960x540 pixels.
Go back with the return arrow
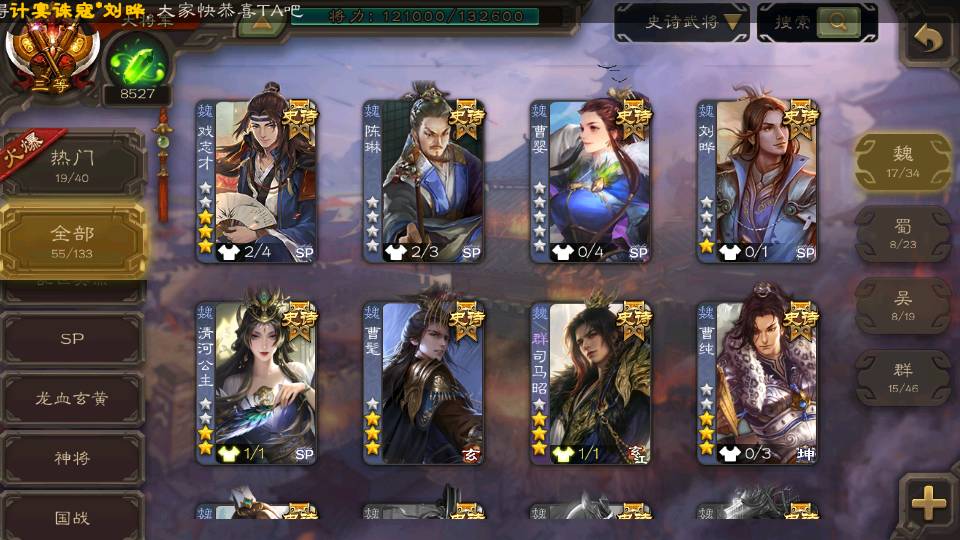(929, 40)
